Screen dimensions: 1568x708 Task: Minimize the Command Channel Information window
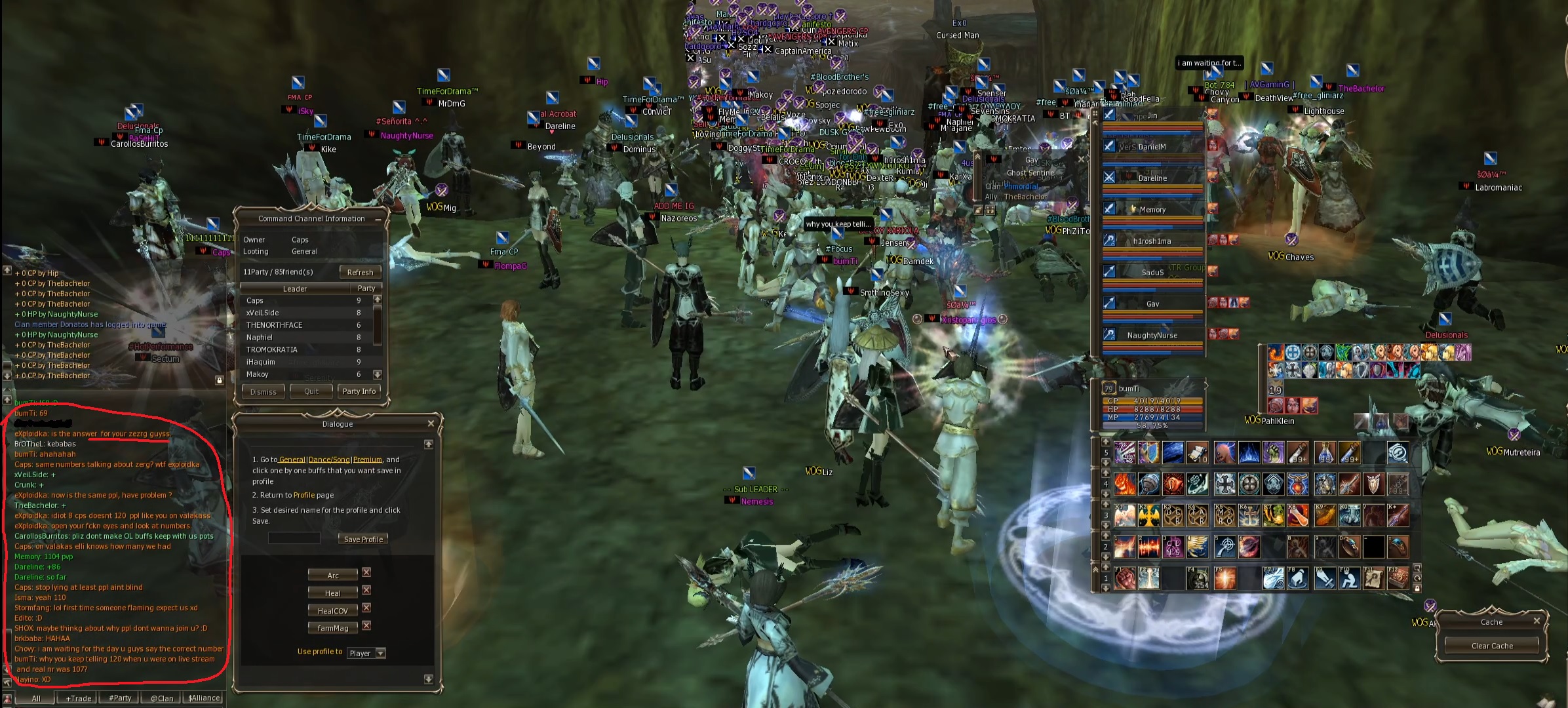pos(378,220)
